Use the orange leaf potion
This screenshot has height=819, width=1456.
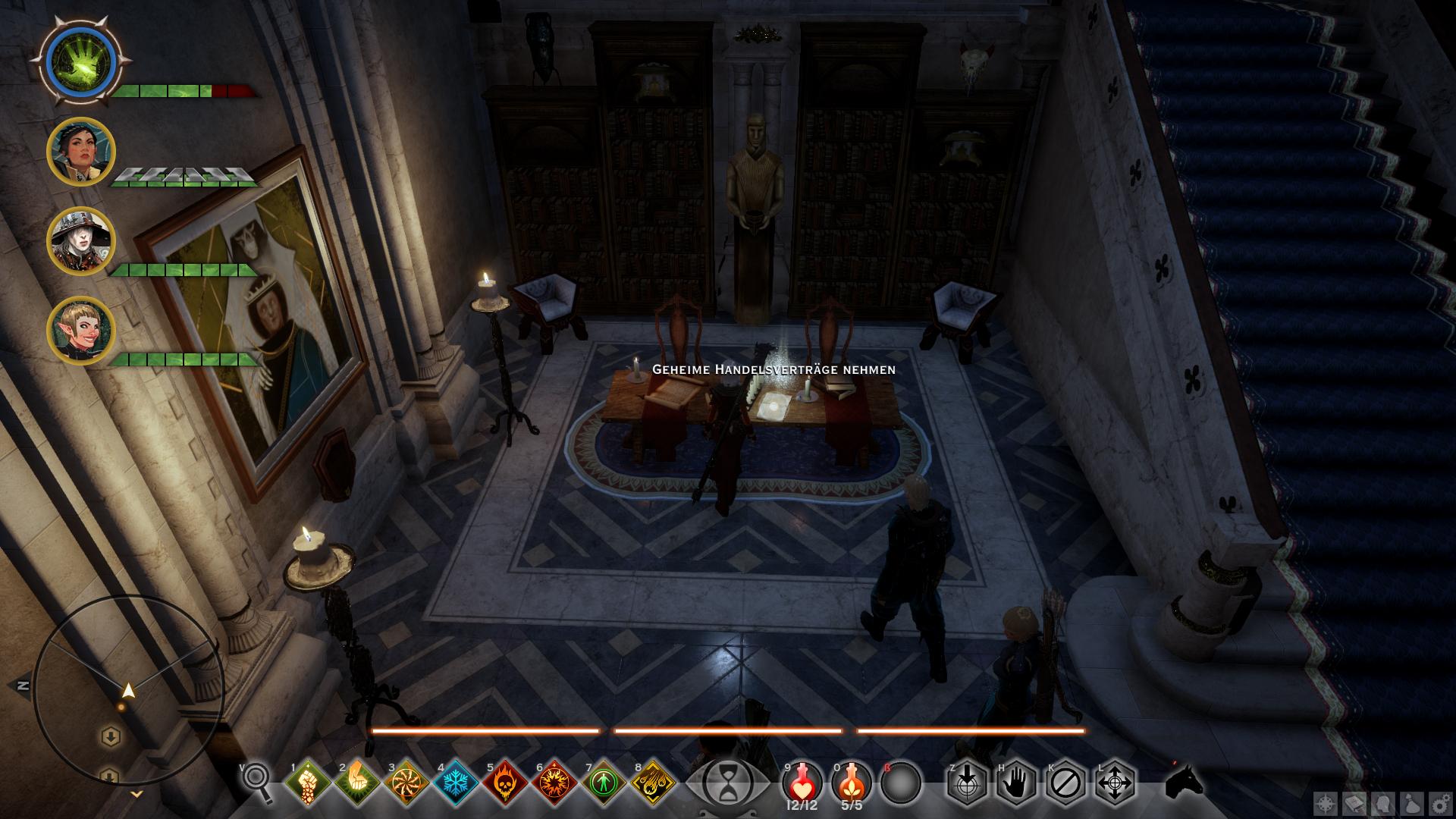(851, 781)
